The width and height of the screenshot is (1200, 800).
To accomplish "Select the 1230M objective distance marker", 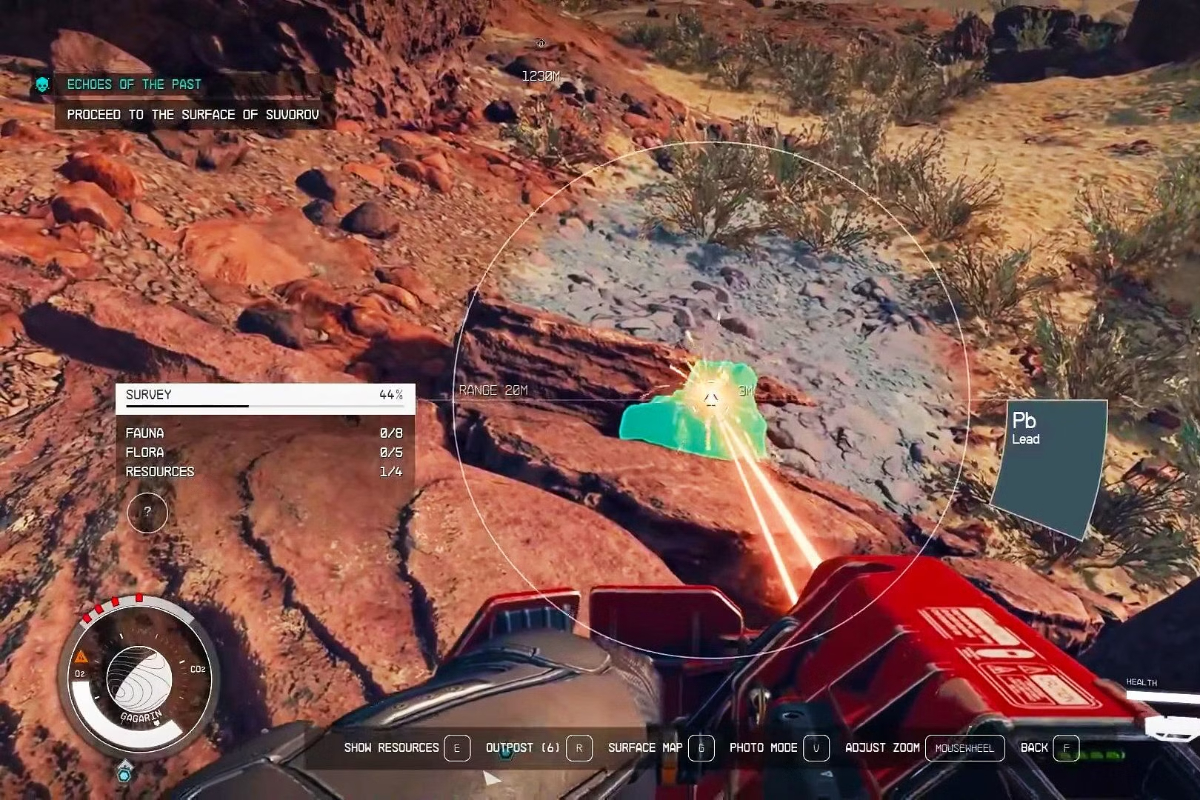I will click(540, 75).
